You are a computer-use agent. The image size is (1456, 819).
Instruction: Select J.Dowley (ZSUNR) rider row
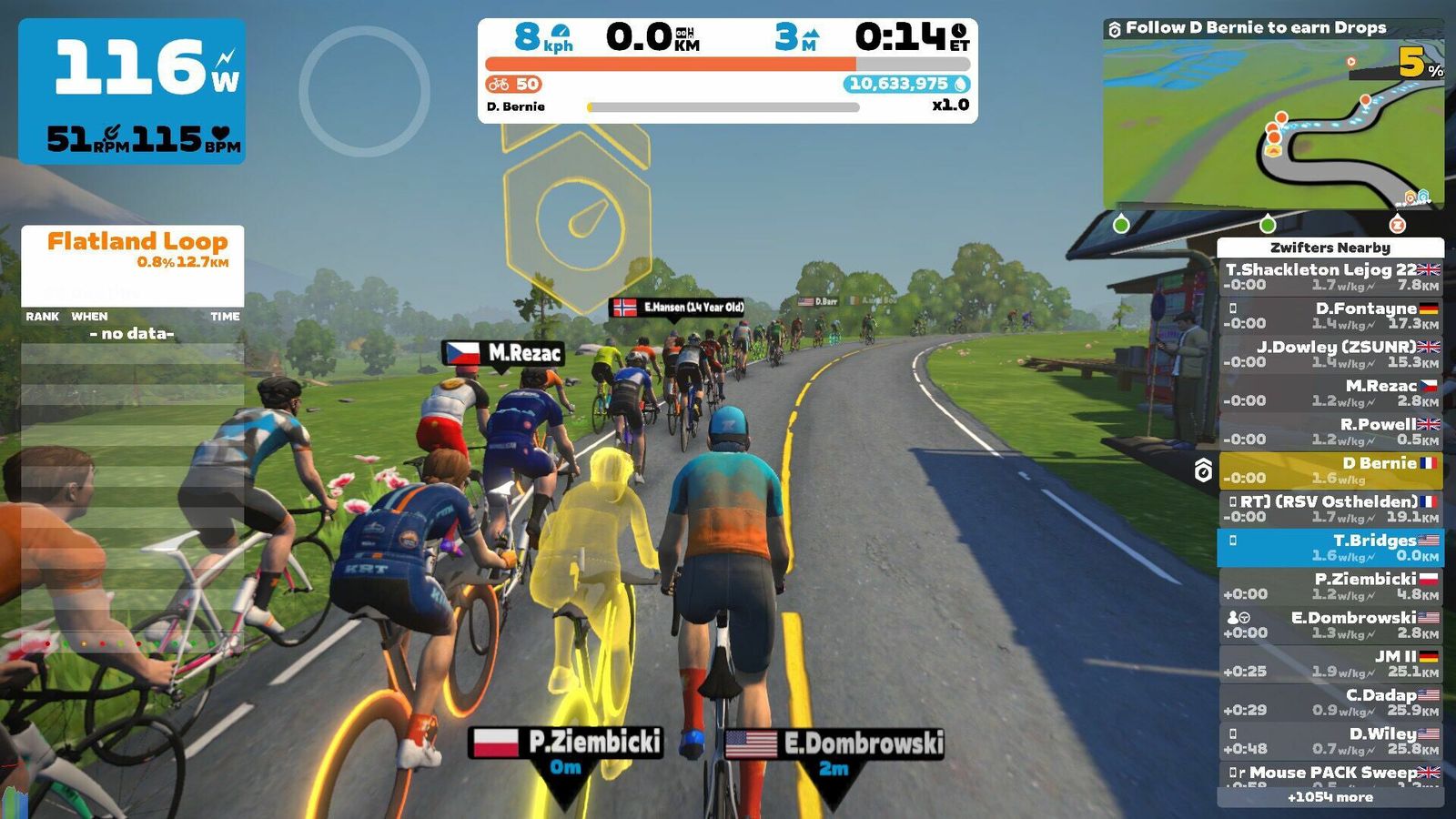(x=1330, y=354)
